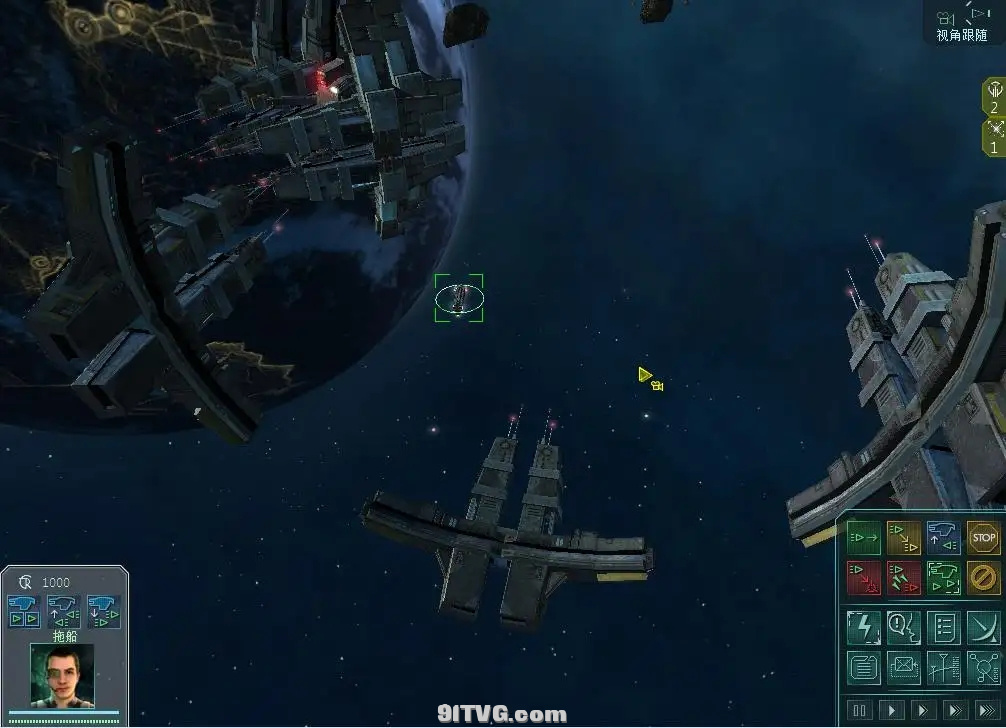Set game speed to the fastest triple-arrow

tap(985, 710)
